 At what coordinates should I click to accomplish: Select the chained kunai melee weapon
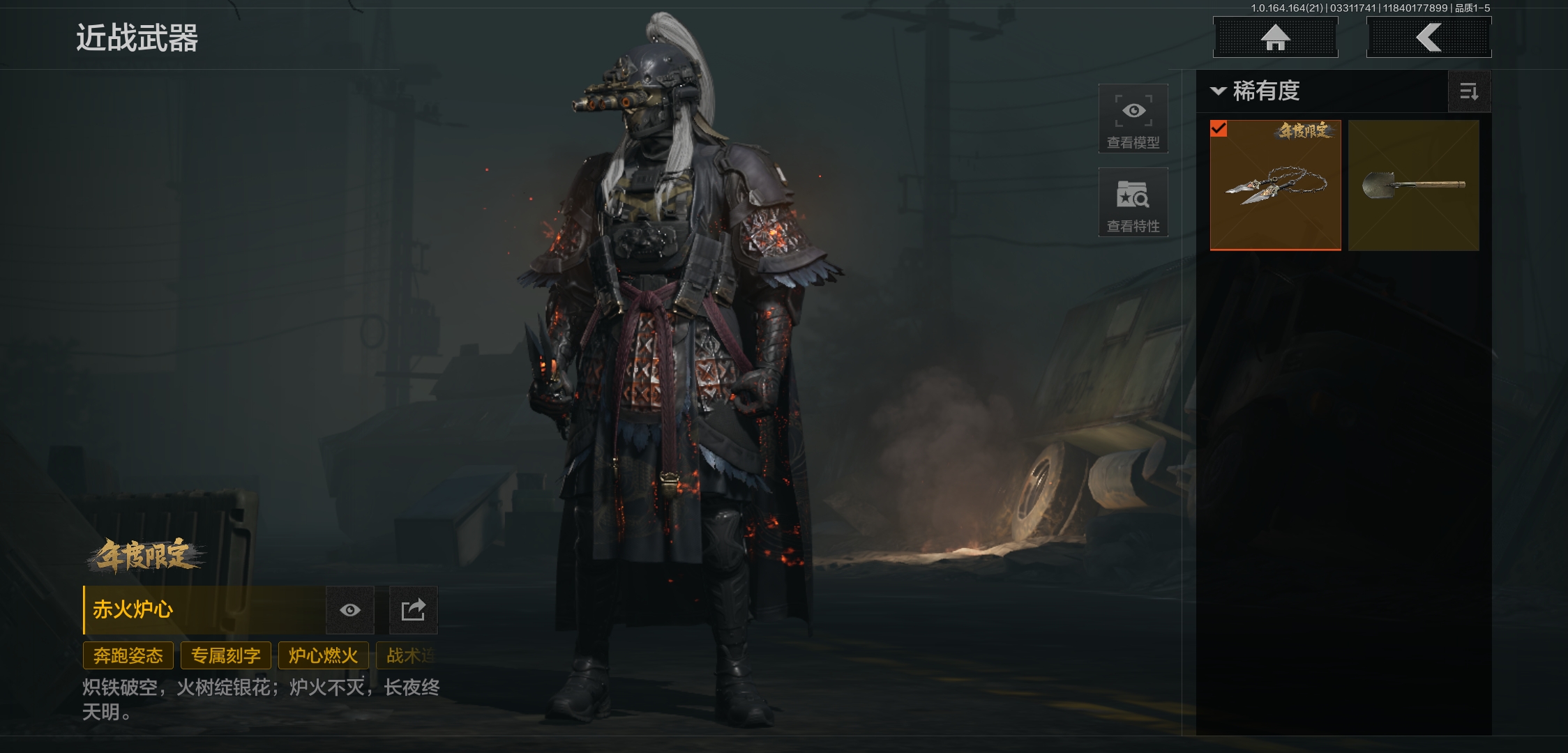(1275, 185)
